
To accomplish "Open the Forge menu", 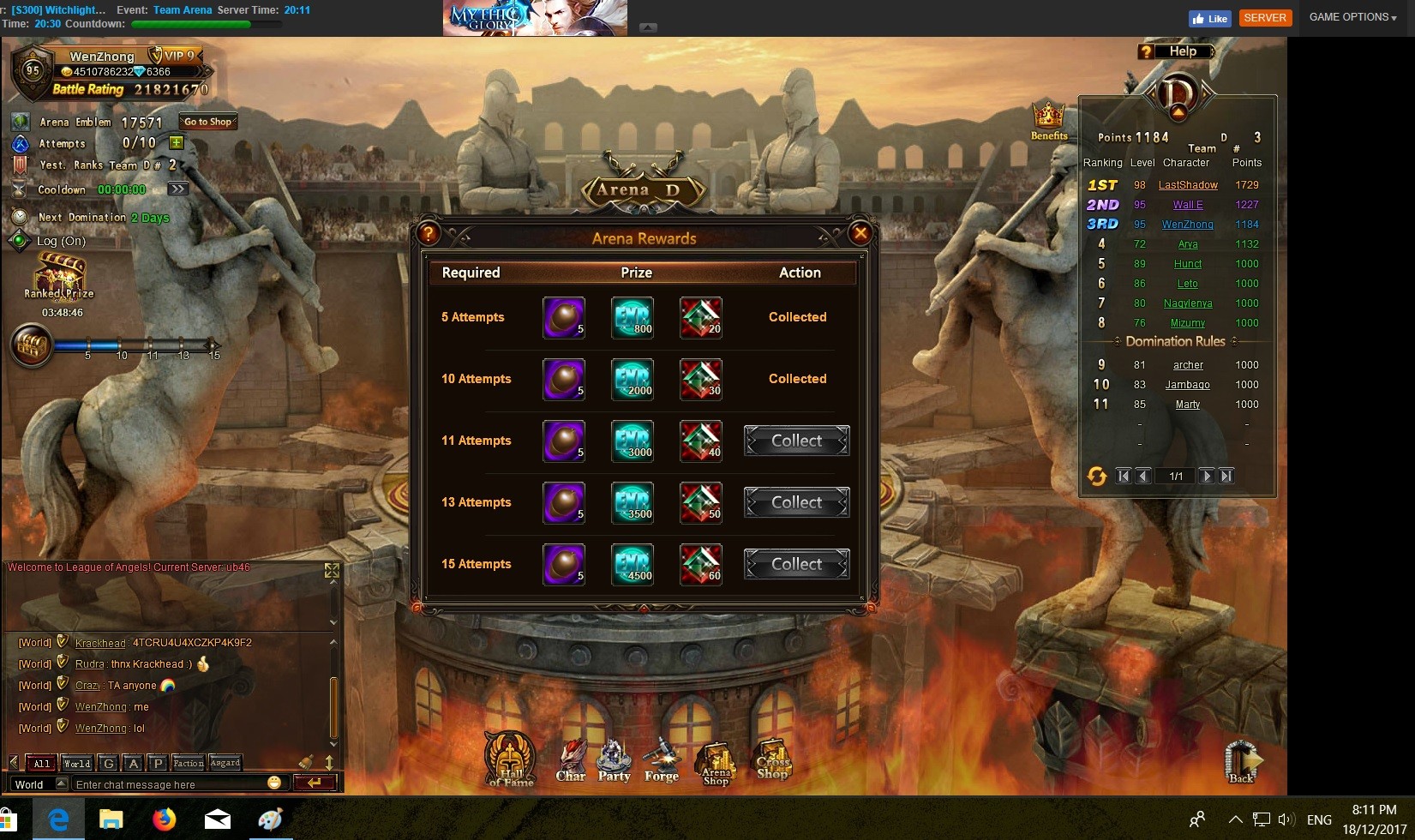I will (x=662, y=760).
